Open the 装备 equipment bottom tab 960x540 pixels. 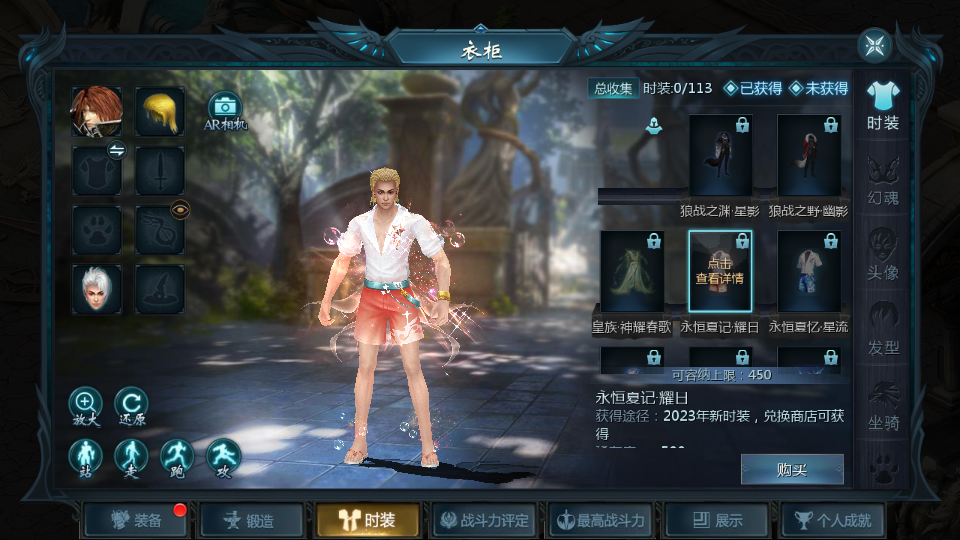(137, 520)
